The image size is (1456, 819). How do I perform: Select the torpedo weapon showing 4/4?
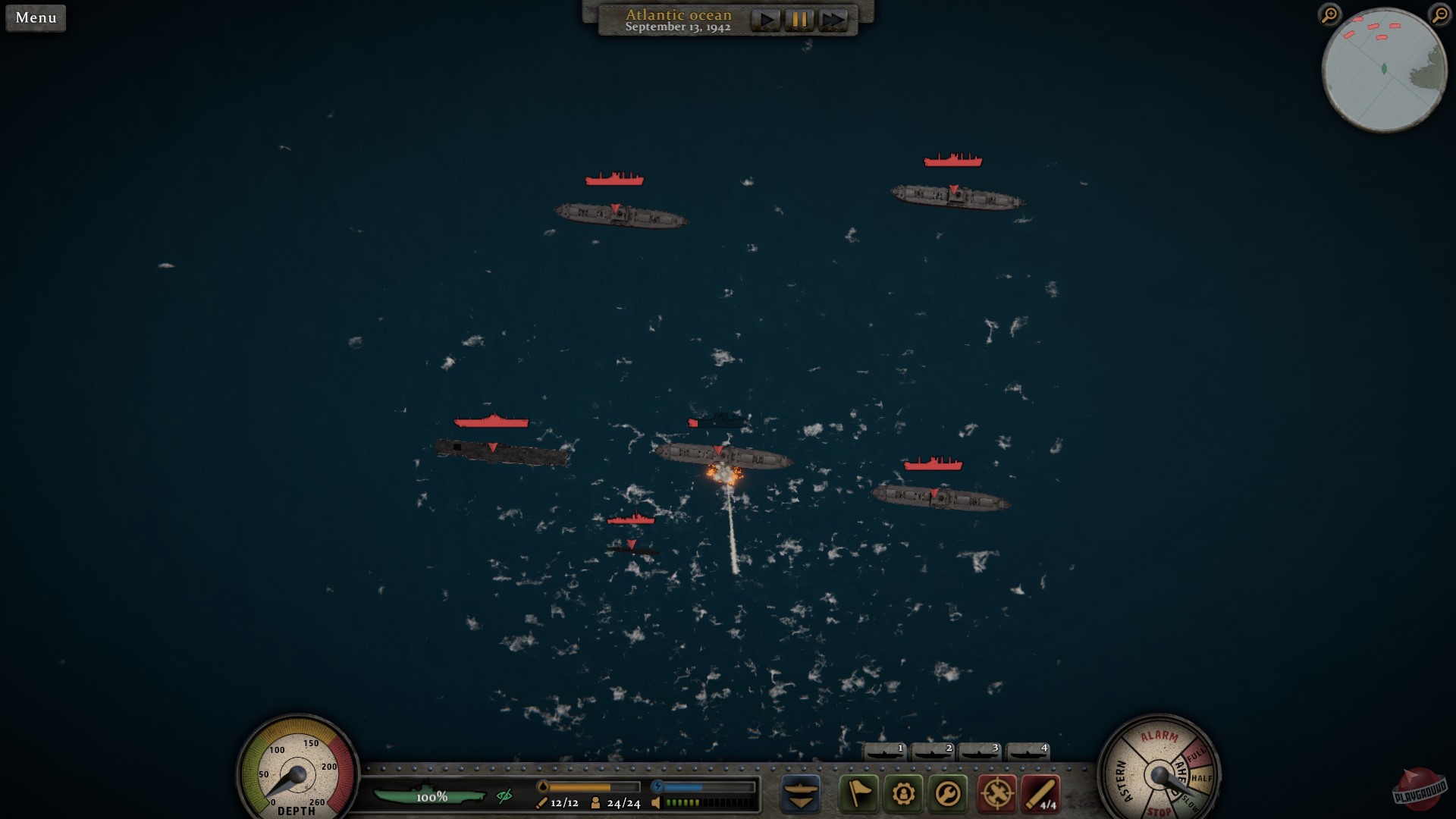click(x=1043, y=795)
